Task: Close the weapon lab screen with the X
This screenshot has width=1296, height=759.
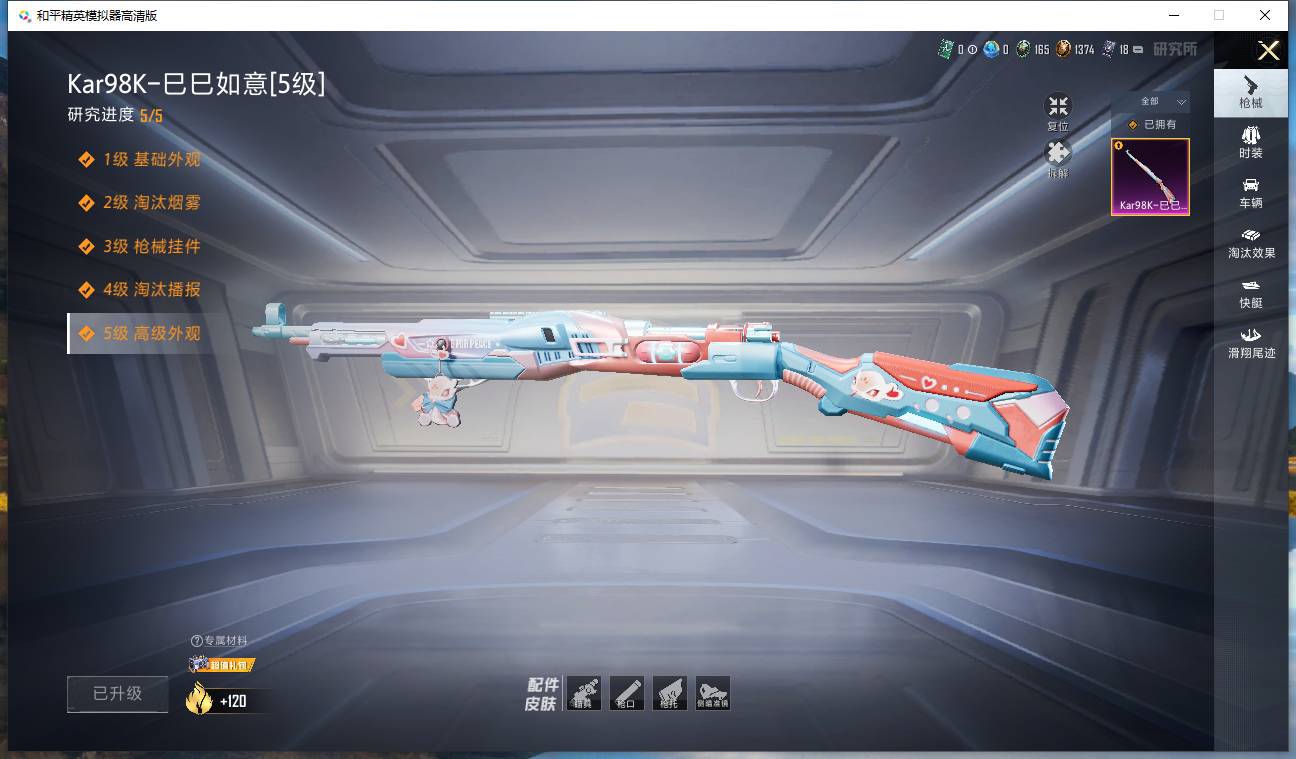Action: [x=1268, y=51]
